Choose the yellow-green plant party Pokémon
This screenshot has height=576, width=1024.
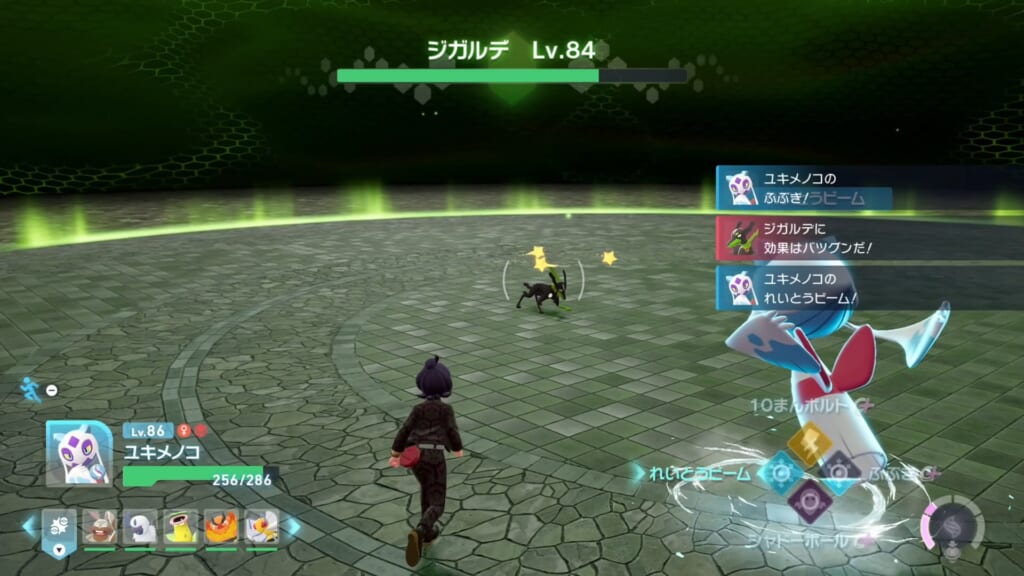[181, 525]
